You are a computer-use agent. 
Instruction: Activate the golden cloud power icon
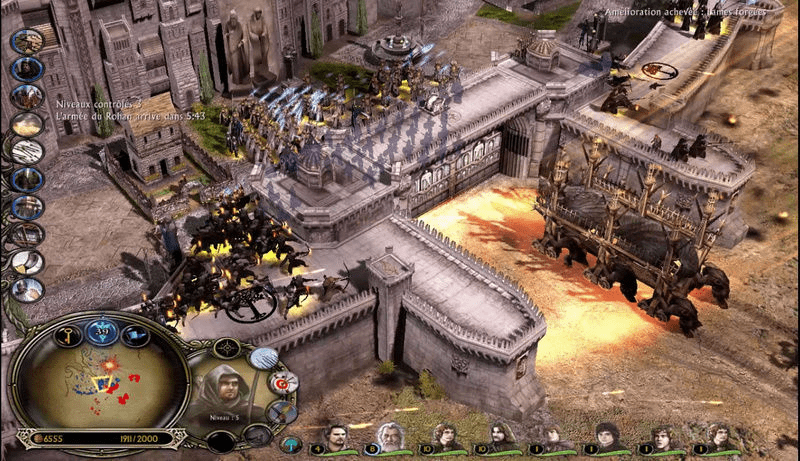click(x=27, y=124)
